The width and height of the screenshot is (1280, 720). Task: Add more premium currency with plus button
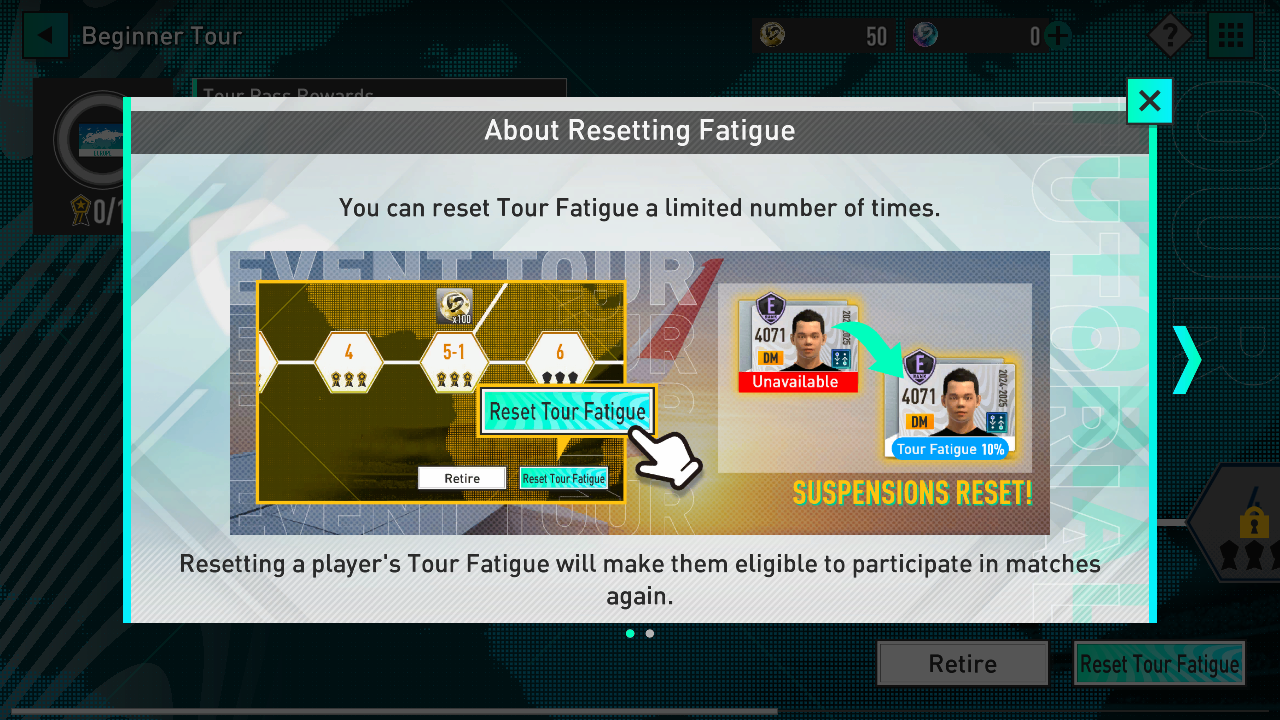click(1057, 37)
